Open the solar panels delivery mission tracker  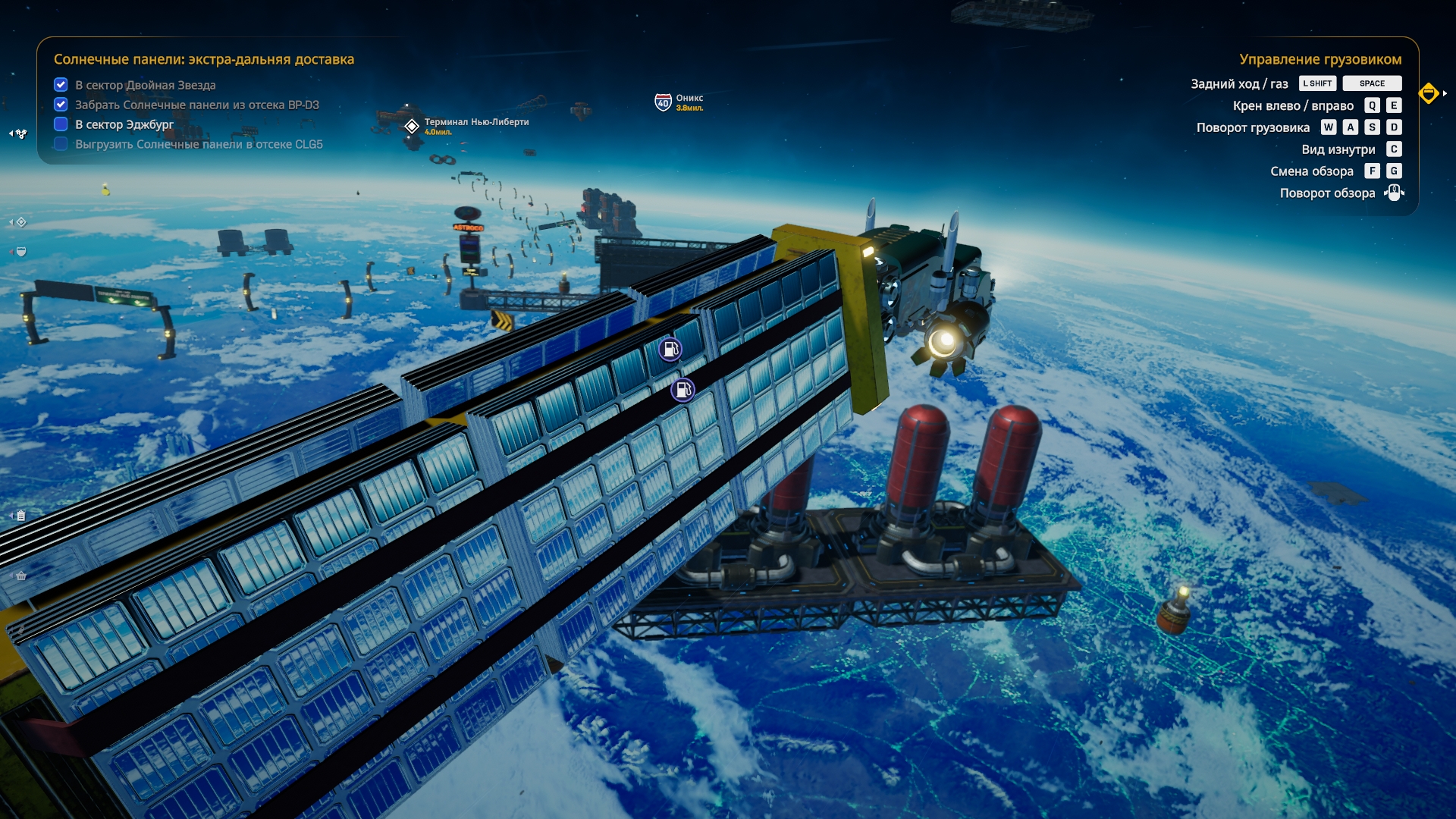[x=203, y=59]
